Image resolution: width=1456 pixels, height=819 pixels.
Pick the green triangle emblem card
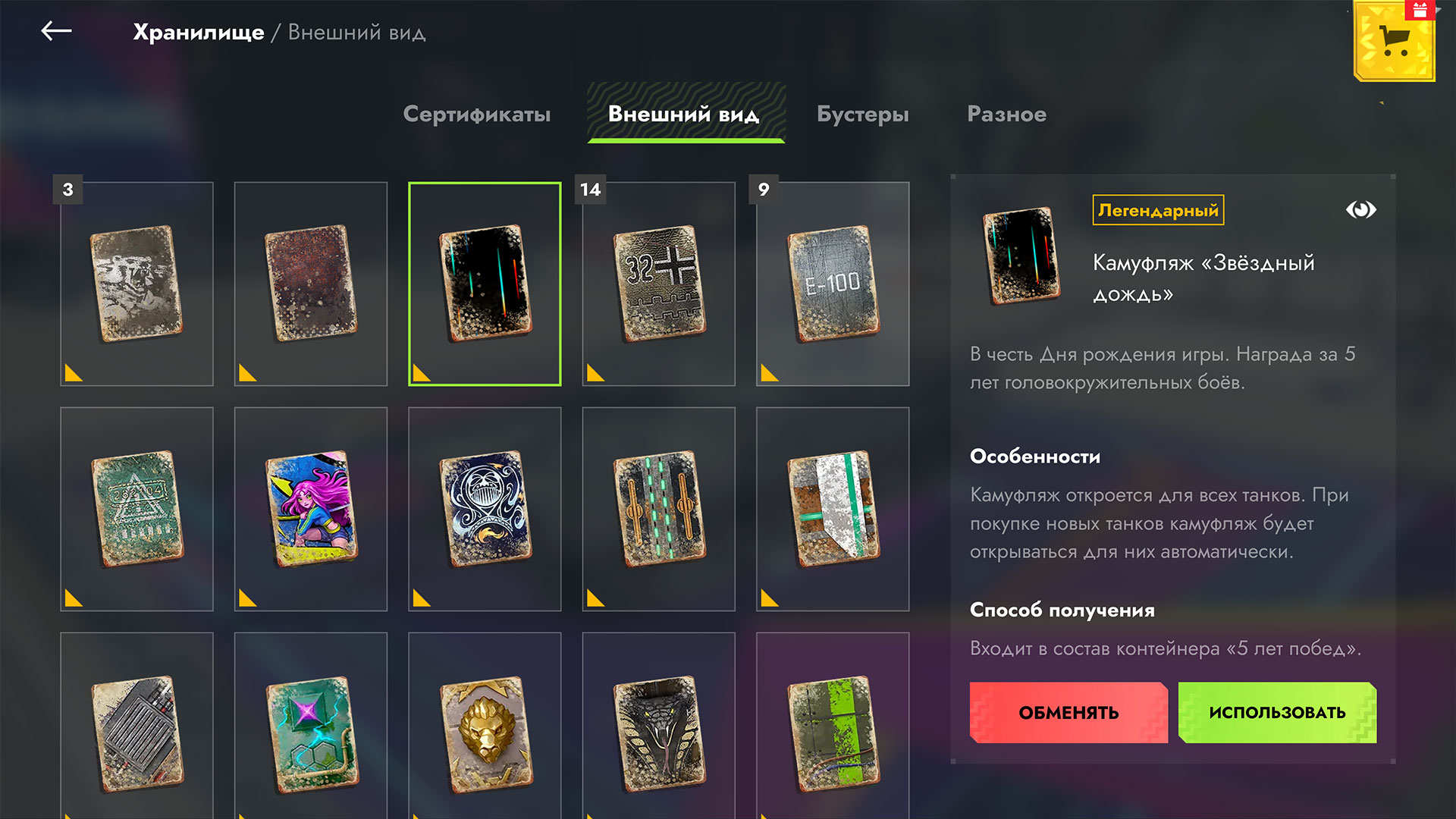tap(136, 509)
